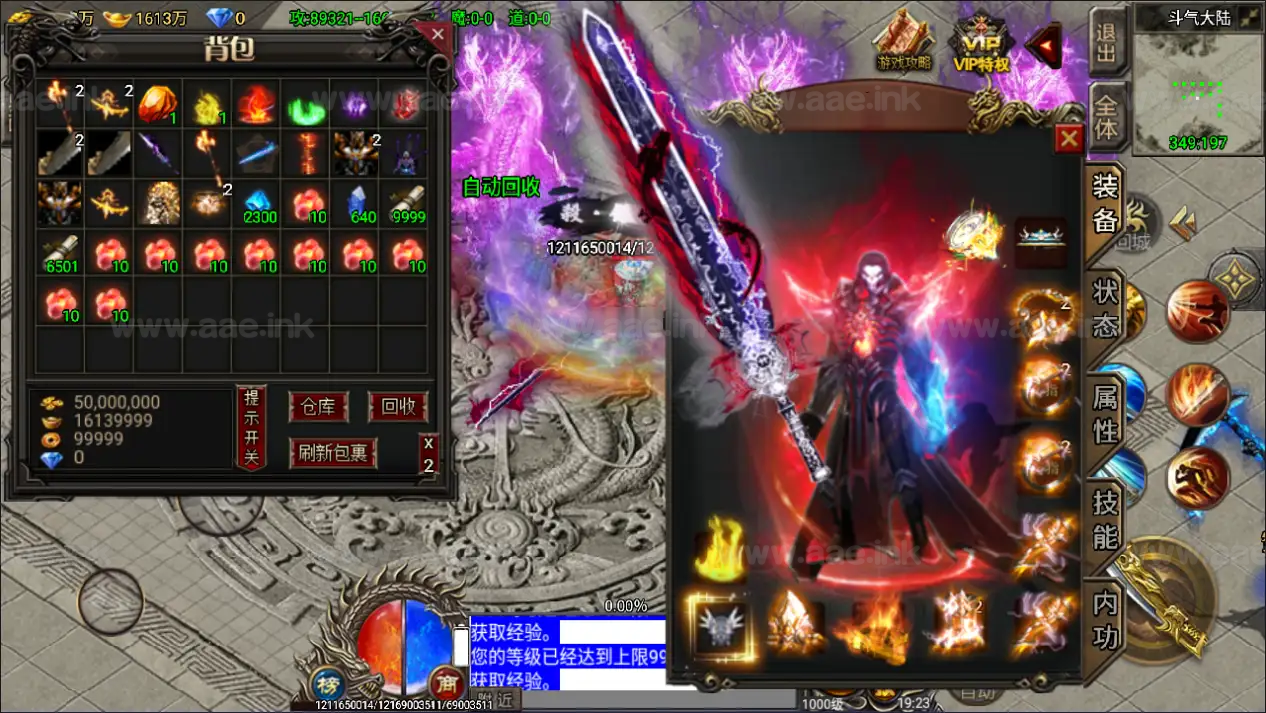Switch to the 装备 equipment tab

click(x=1105, y=205)
